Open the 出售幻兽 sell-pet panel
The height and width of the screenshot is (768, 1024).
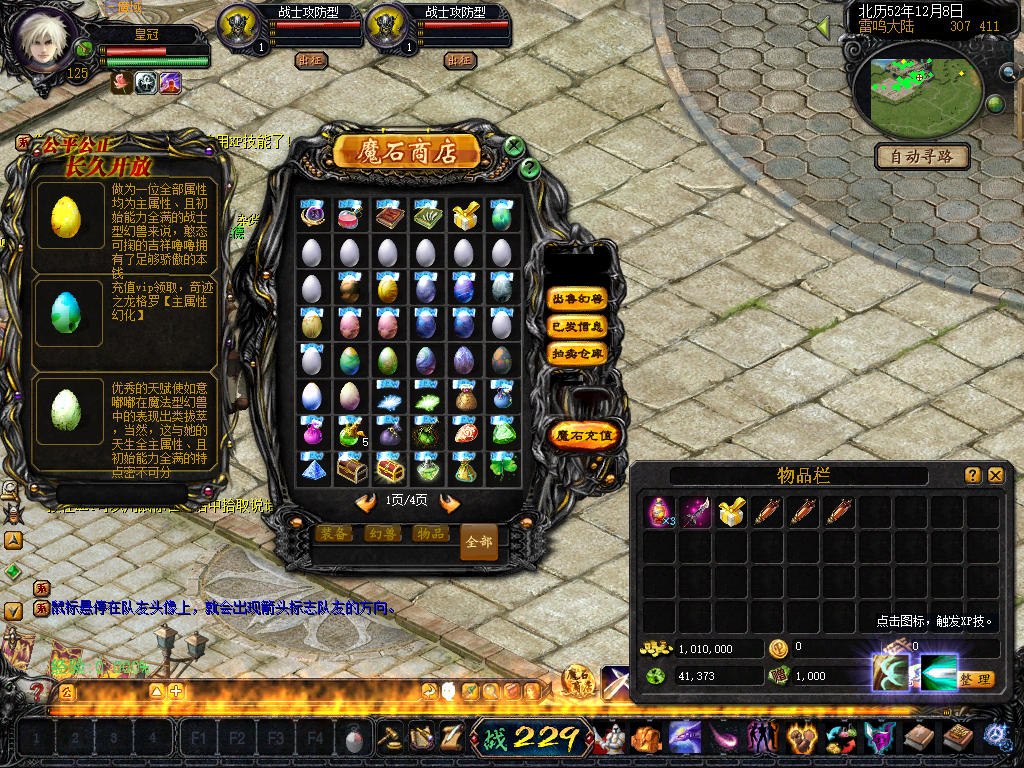578,298
